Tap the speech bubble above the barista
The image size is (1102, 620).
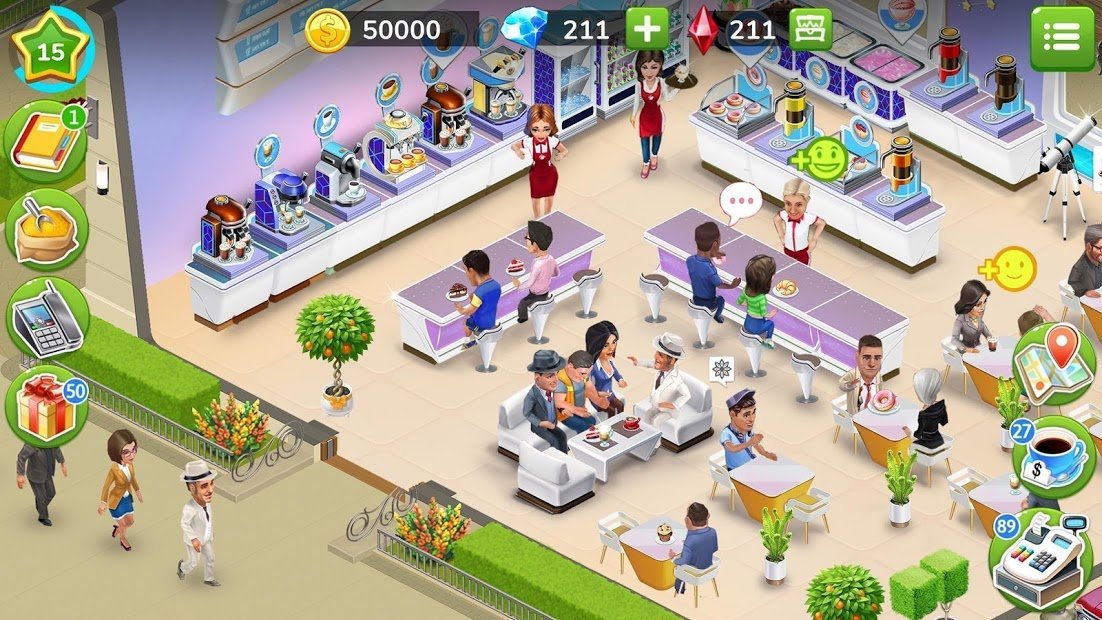pos(741,204)
